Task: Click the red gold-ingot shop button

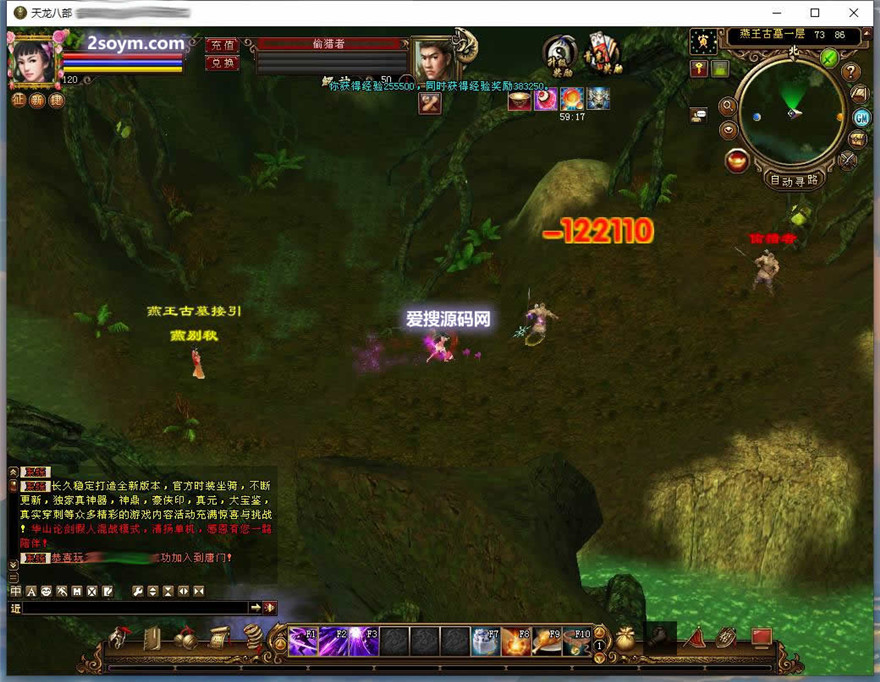Action: pyautogui.click(x=738, y=160)
